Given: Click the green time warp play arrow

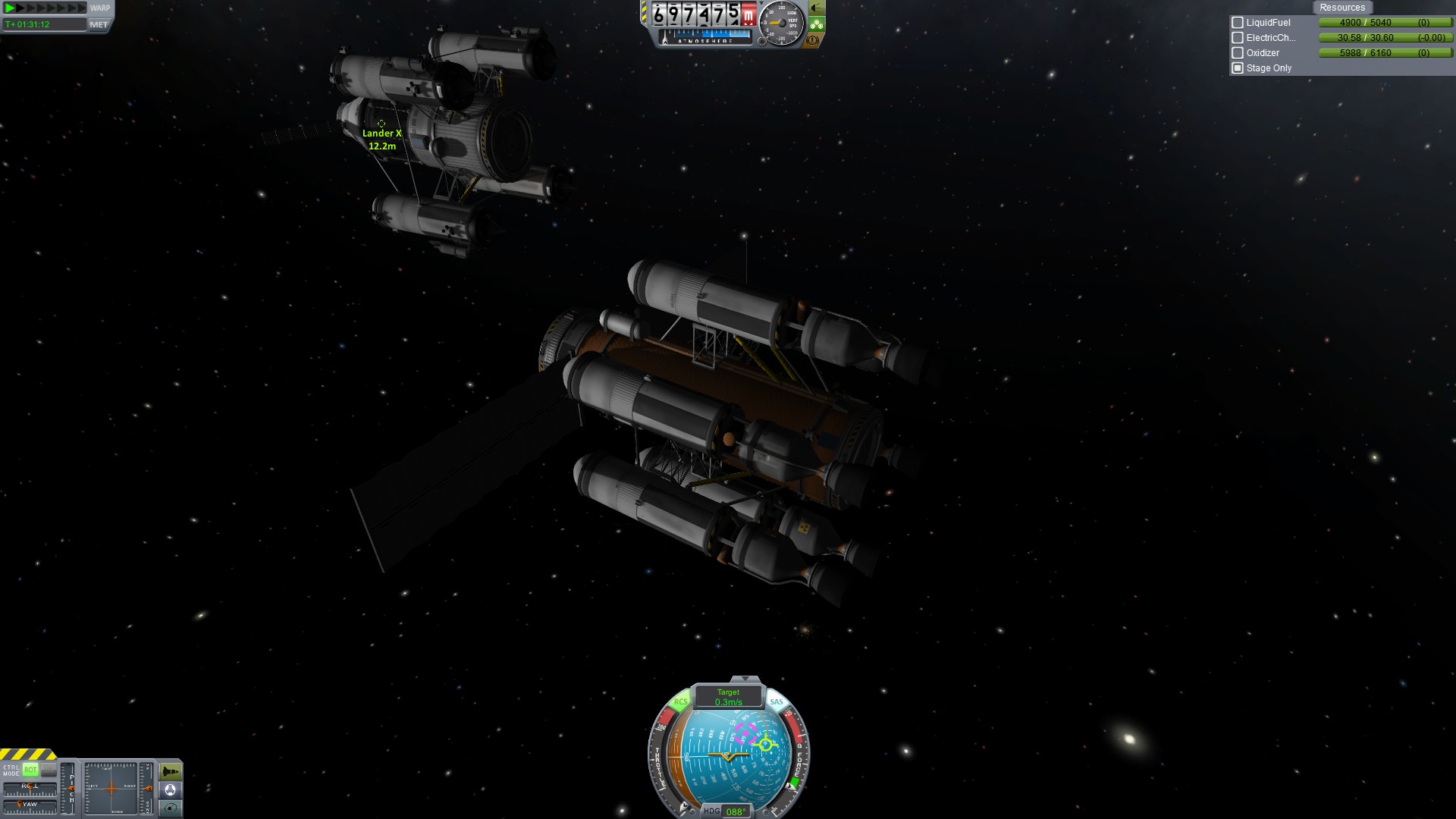Looking at the screenshot, I should (11, 8).
